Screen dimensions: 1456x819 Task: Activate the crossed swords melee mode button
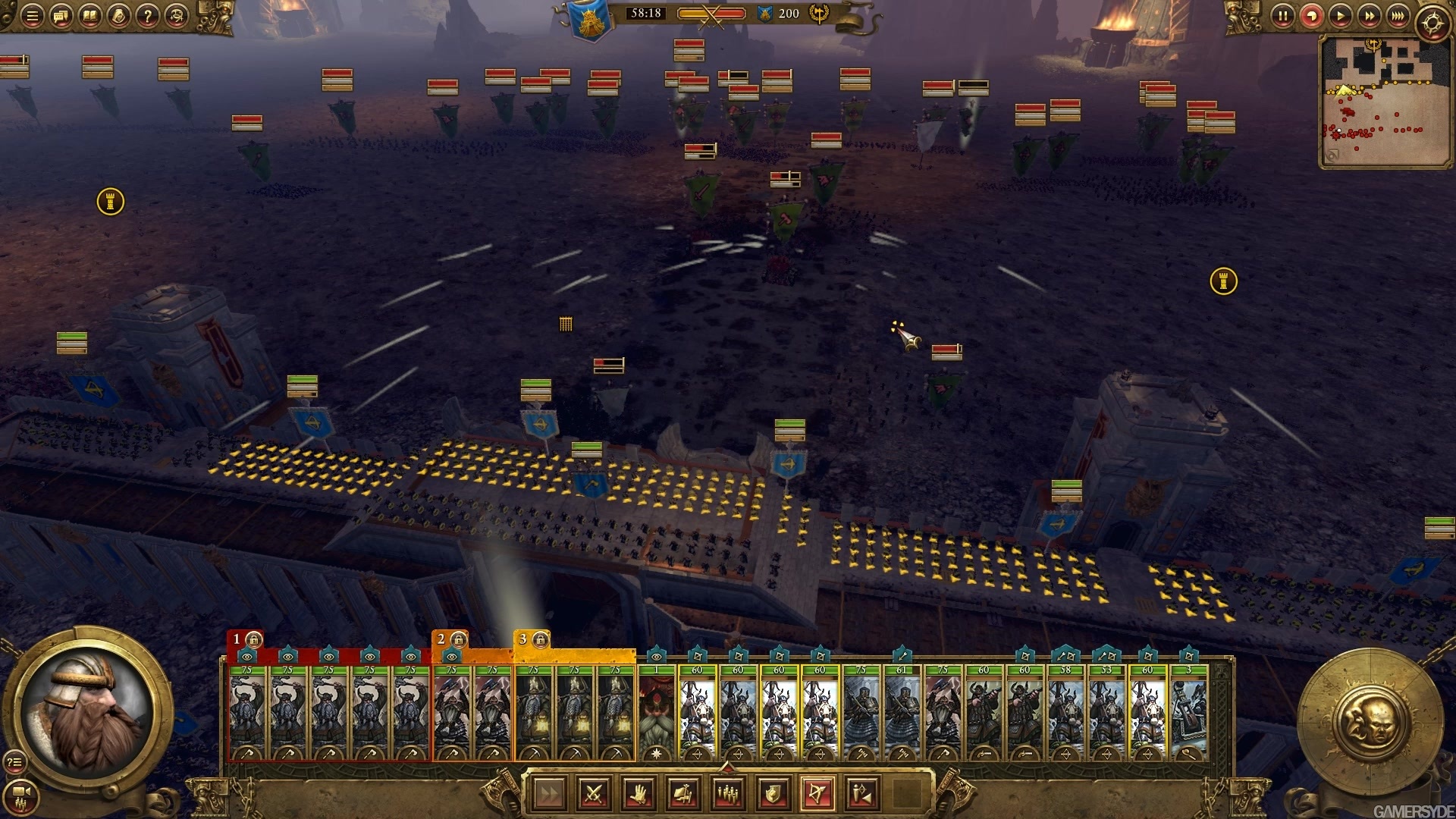[595, 794]
